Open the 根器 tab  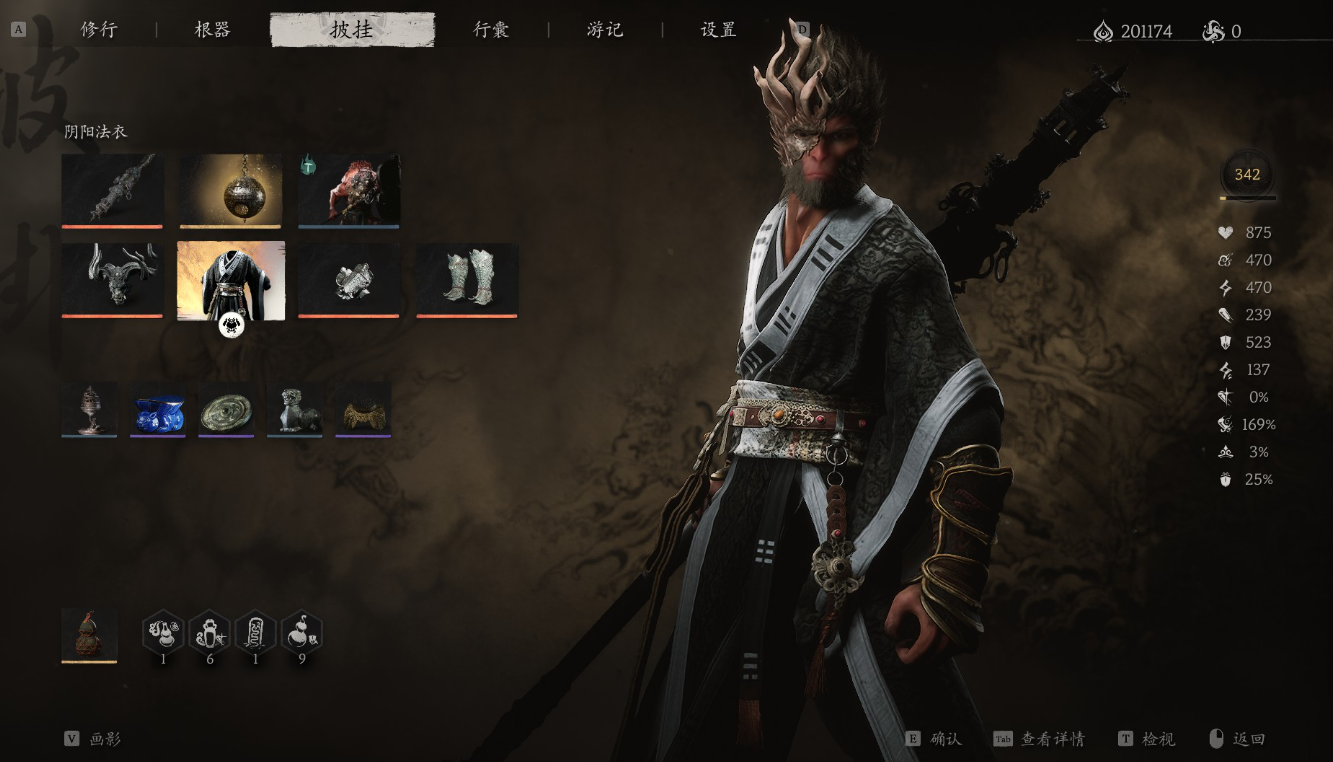click(212, 30)
